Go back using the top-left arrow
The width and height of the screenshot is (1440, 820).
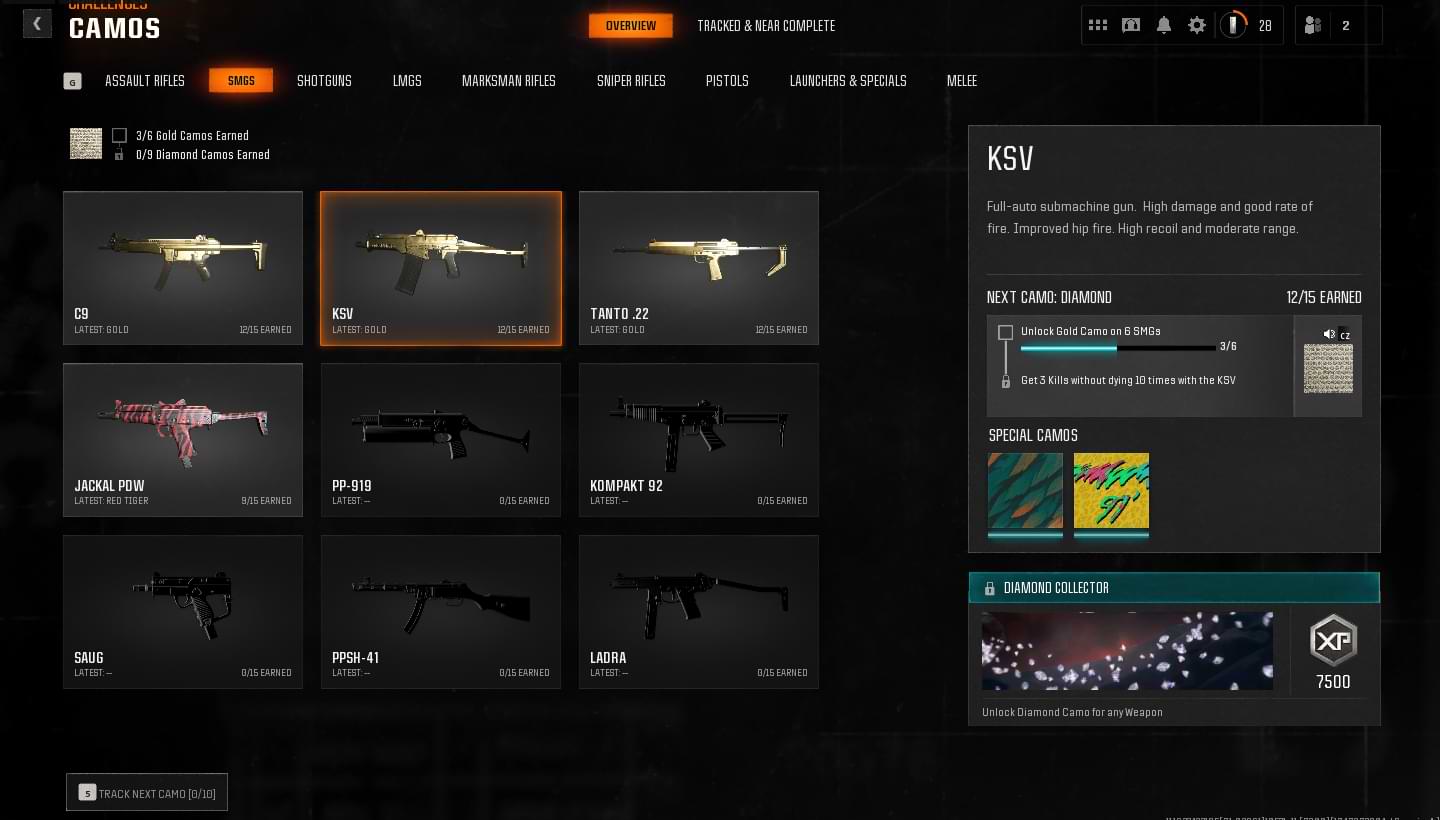37,24
